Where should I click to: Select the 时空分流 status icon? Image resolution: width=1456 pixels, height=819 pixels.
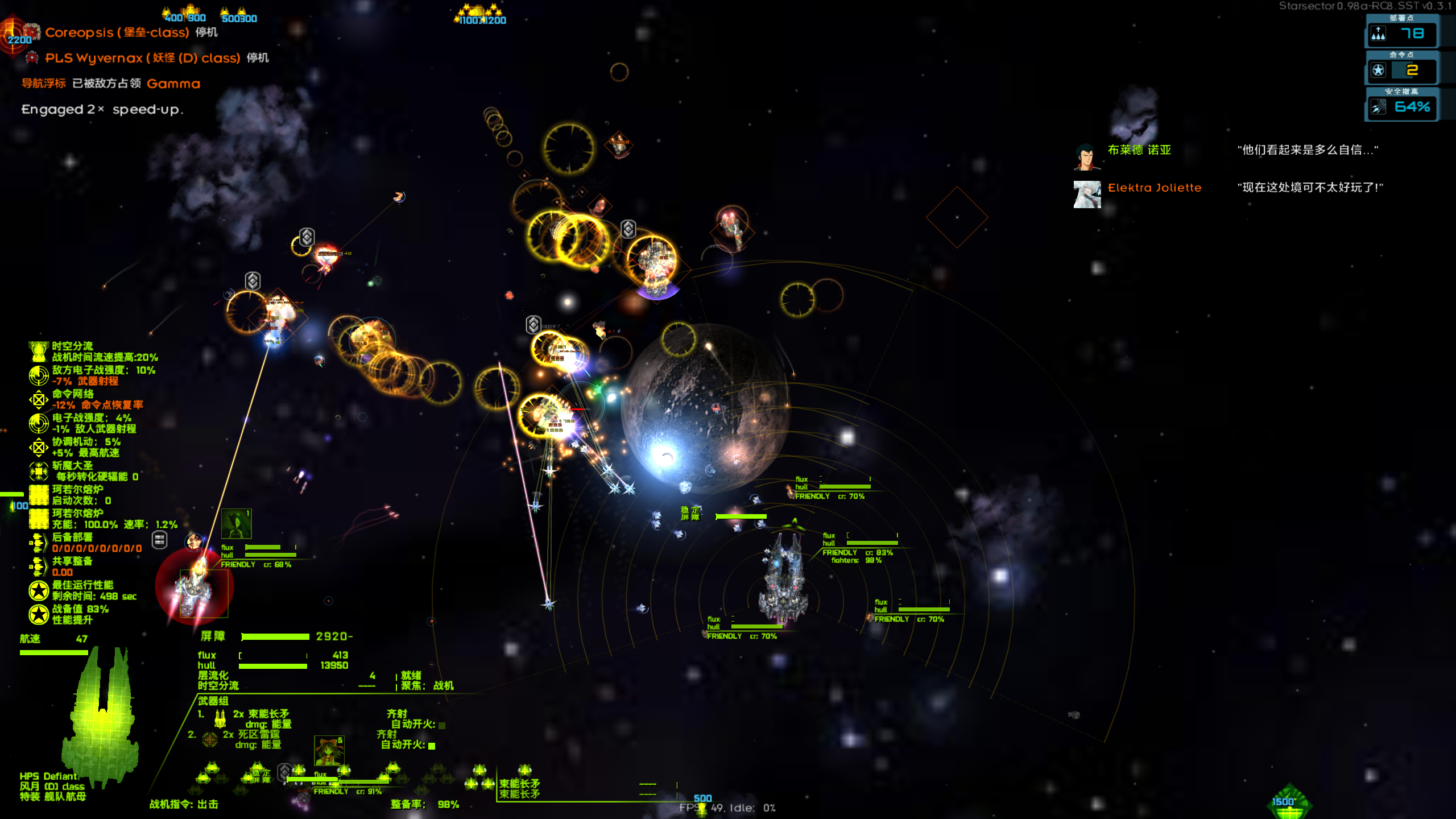pos(39,351)
